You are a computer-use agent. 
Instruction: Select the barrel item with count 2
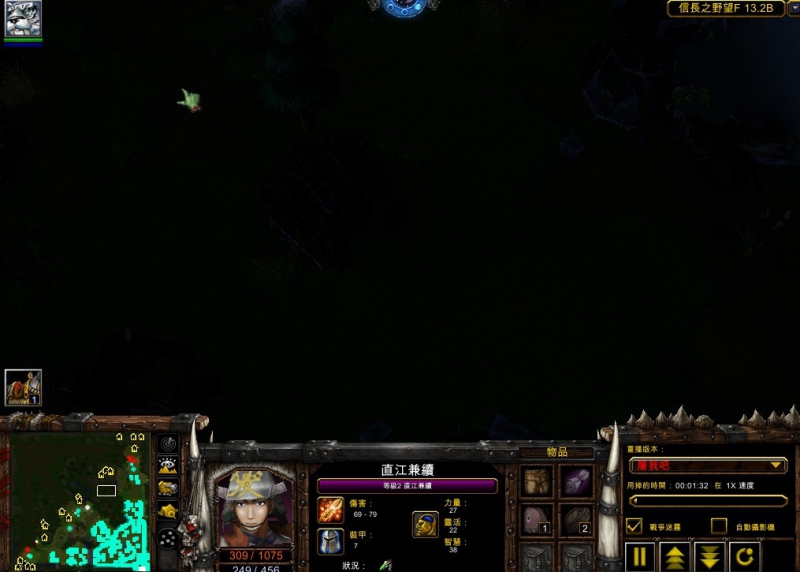576,519
